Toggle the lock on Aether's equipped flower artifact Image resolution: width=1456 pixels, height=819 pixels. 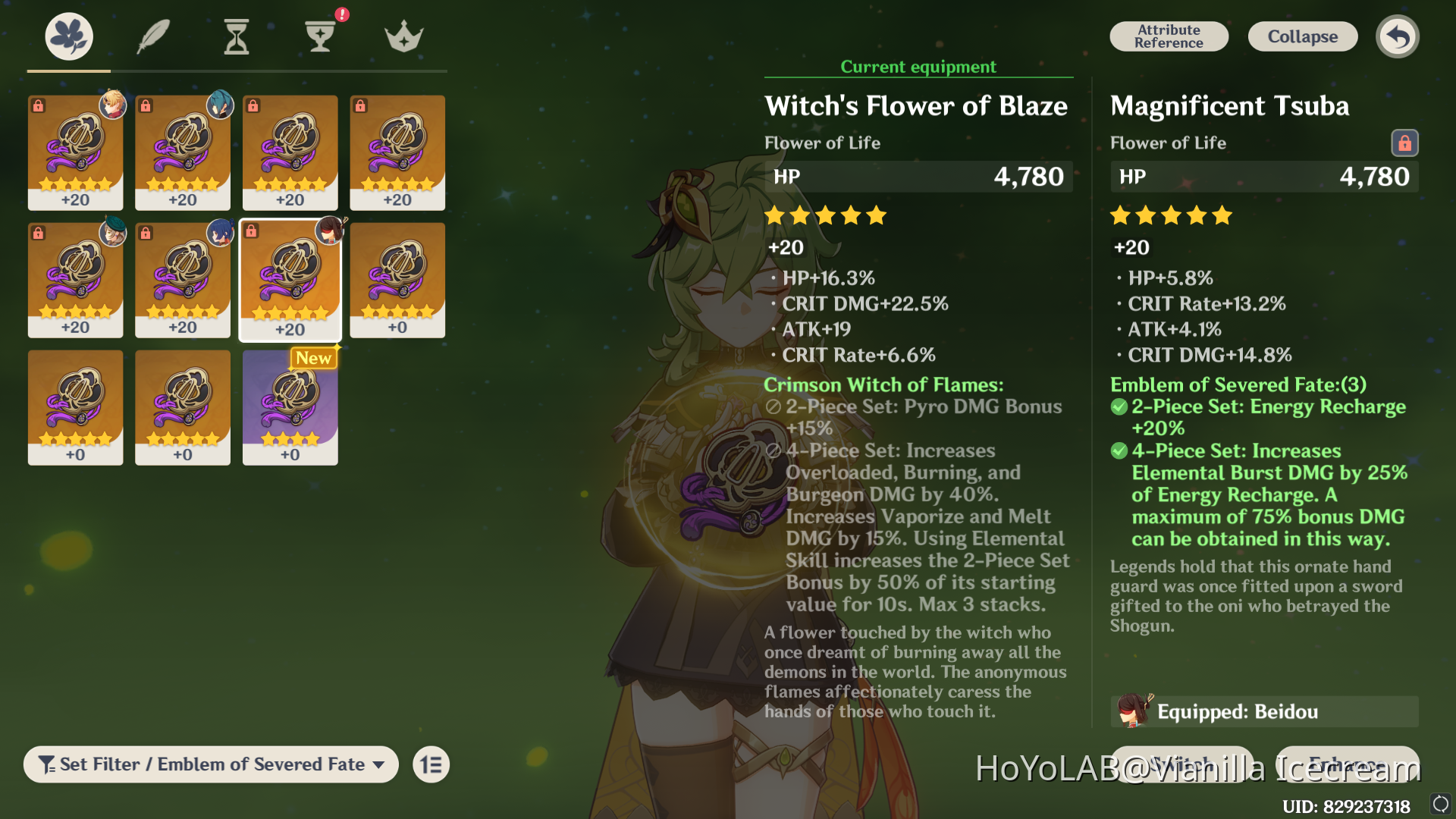click(x=39, y=106)
